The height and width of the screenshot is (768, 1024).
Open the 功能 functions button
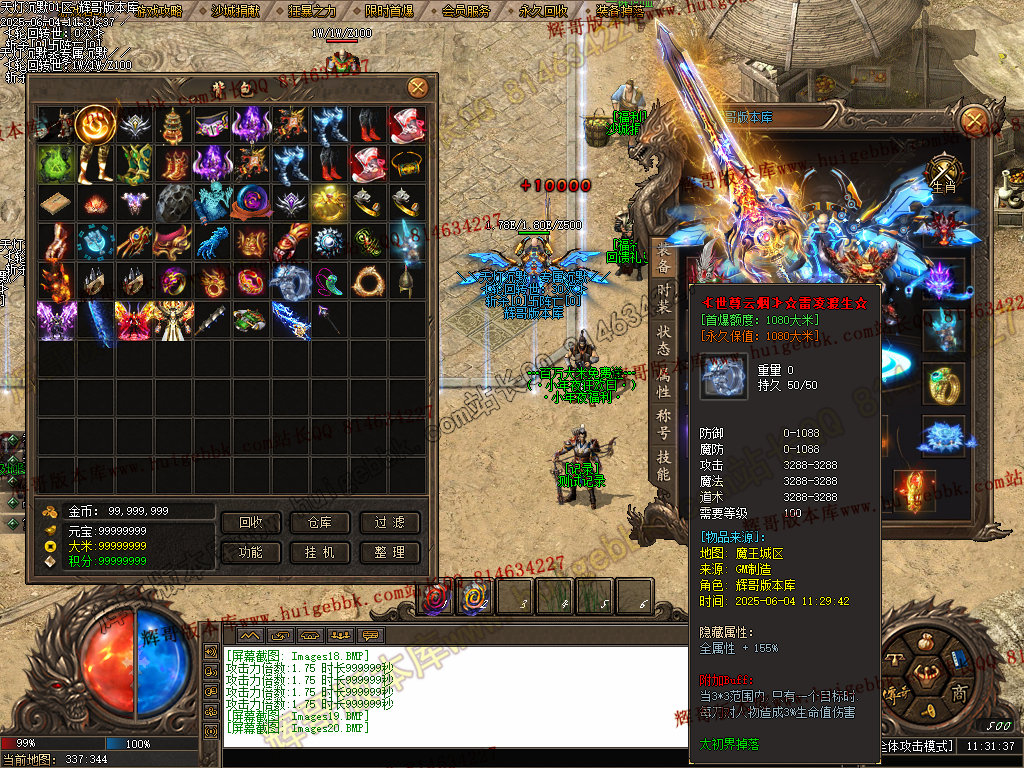(x=251, y=552)
